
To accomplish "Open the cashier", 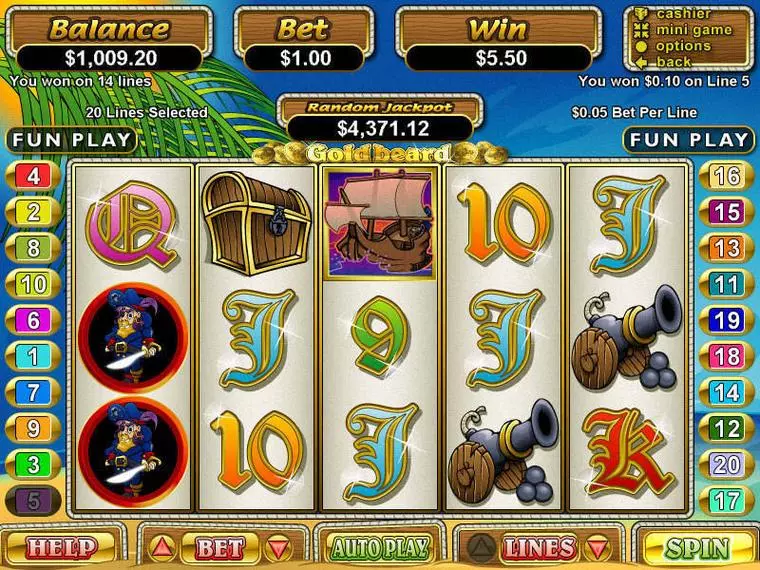I will point(684,14).
